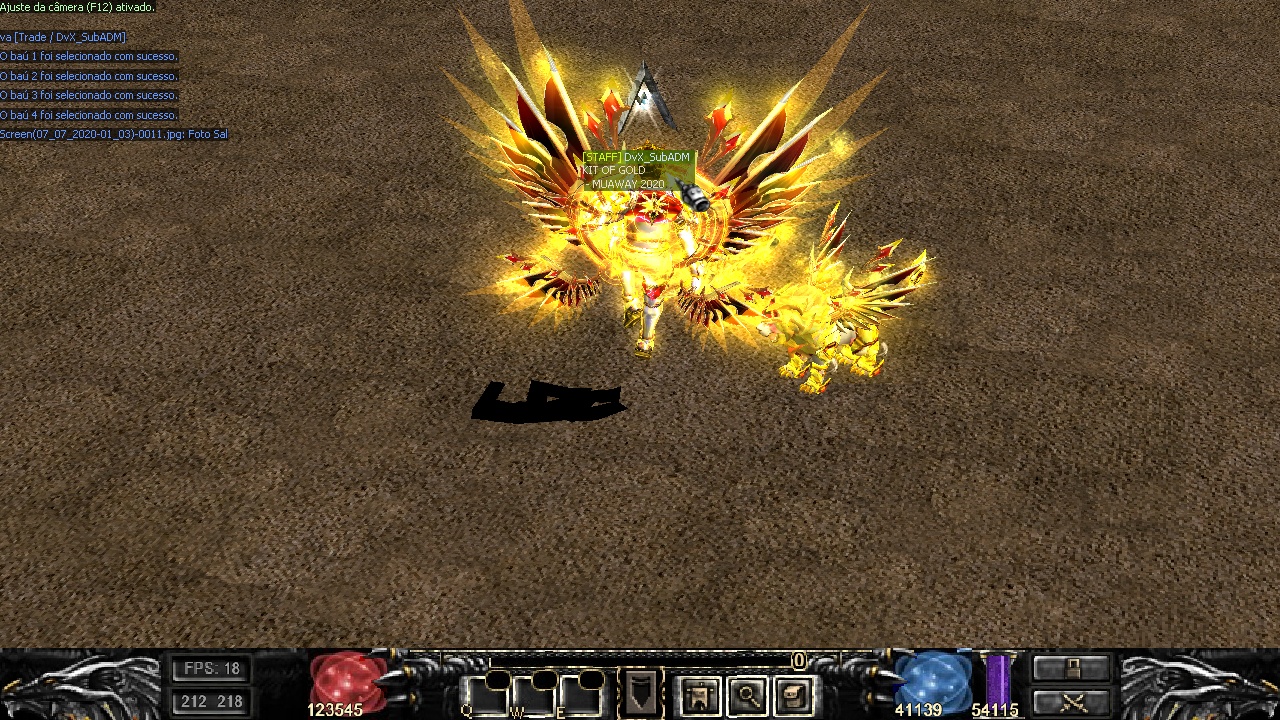Select the Q quick-item slot

[485, 696]
